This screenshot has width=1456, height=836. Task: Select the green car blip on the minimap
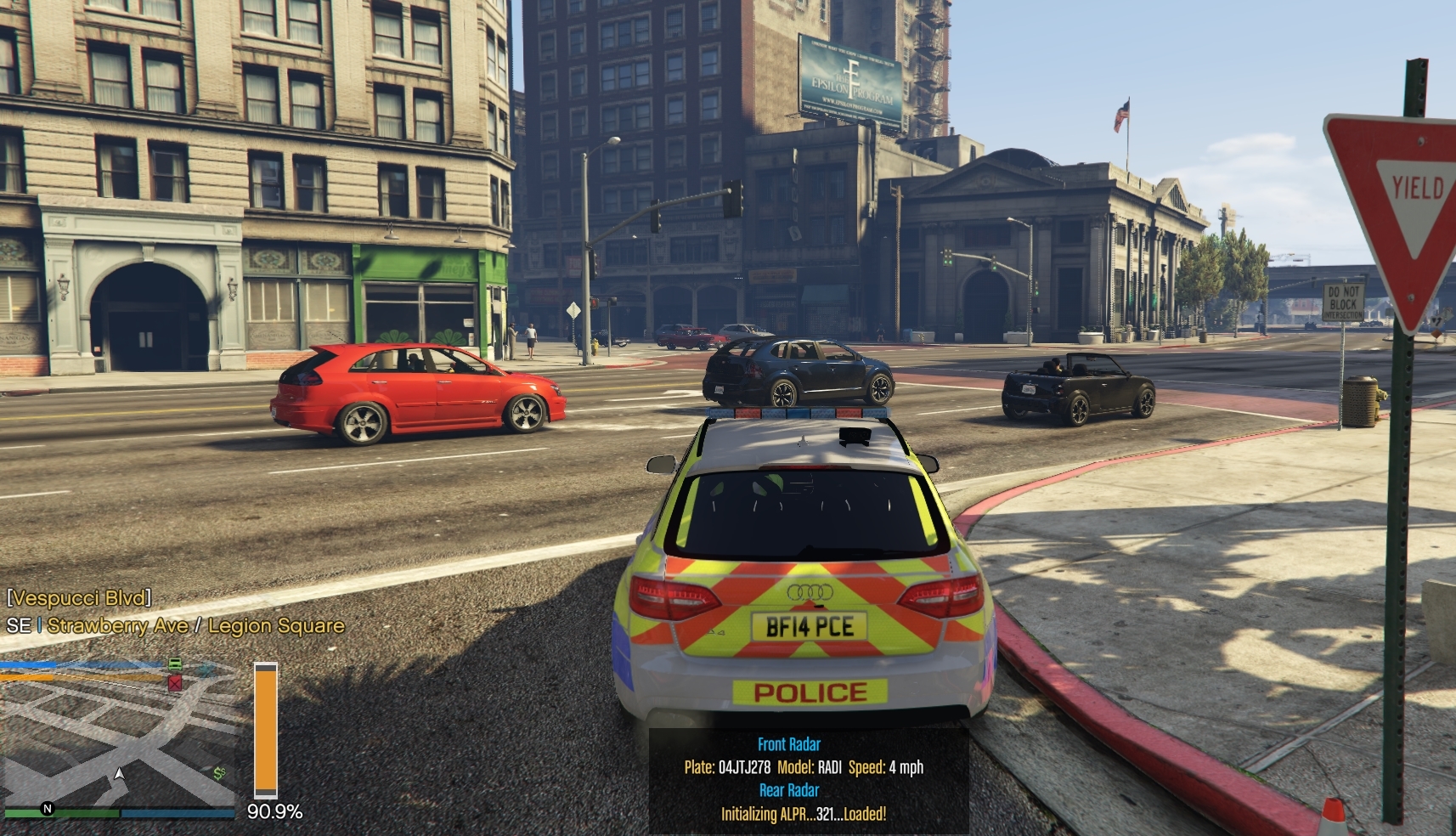click(174, 664)
